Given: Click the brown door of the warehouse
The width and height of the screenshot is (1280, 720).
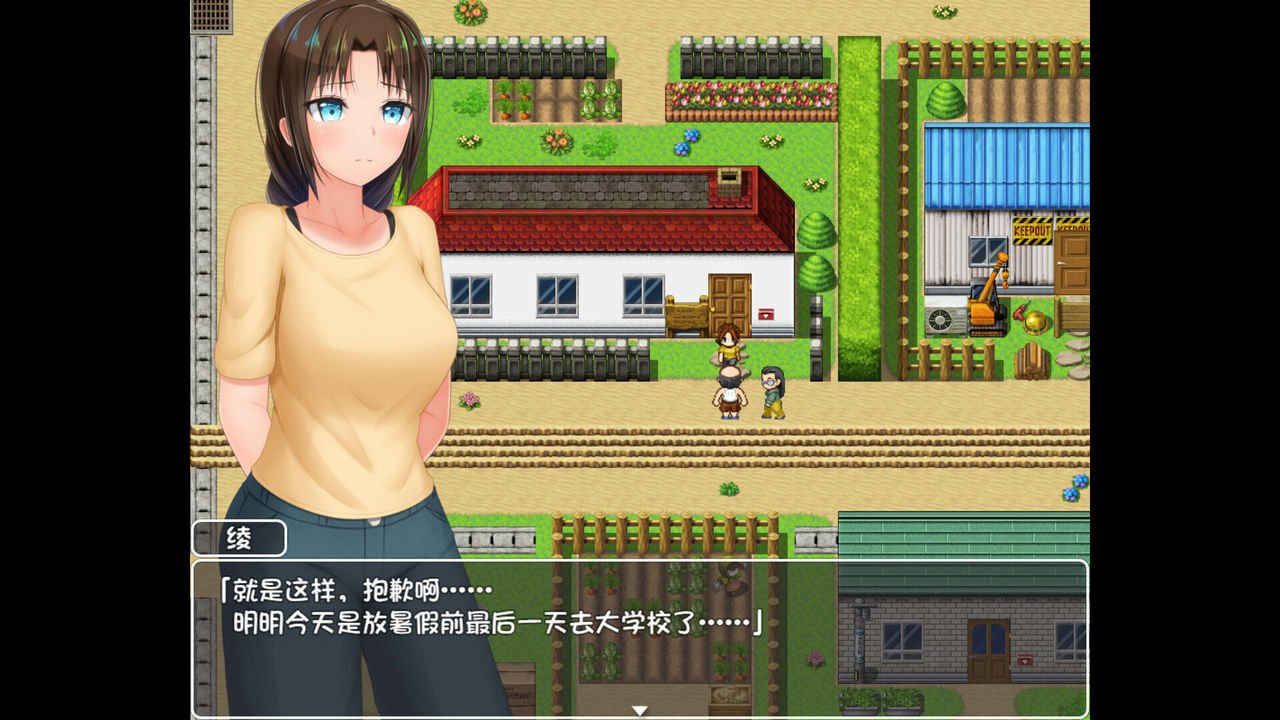Looking at the screenshot, I should pyautogui.click(x=1071, y=264).
